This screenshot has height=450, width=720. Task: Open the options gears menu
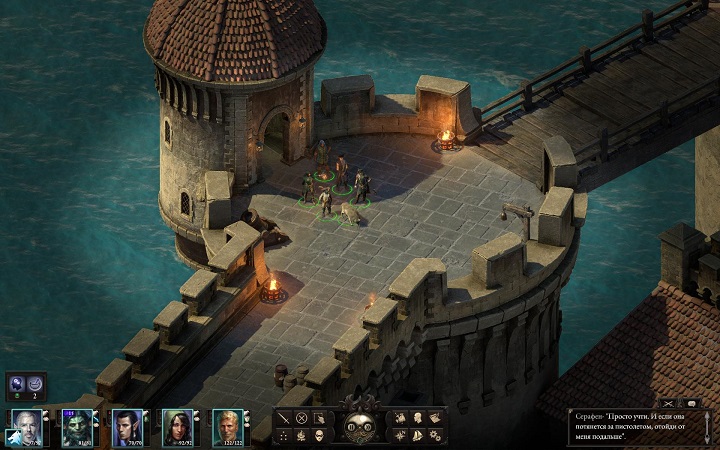pyautogui.click(x=436, y=435)
